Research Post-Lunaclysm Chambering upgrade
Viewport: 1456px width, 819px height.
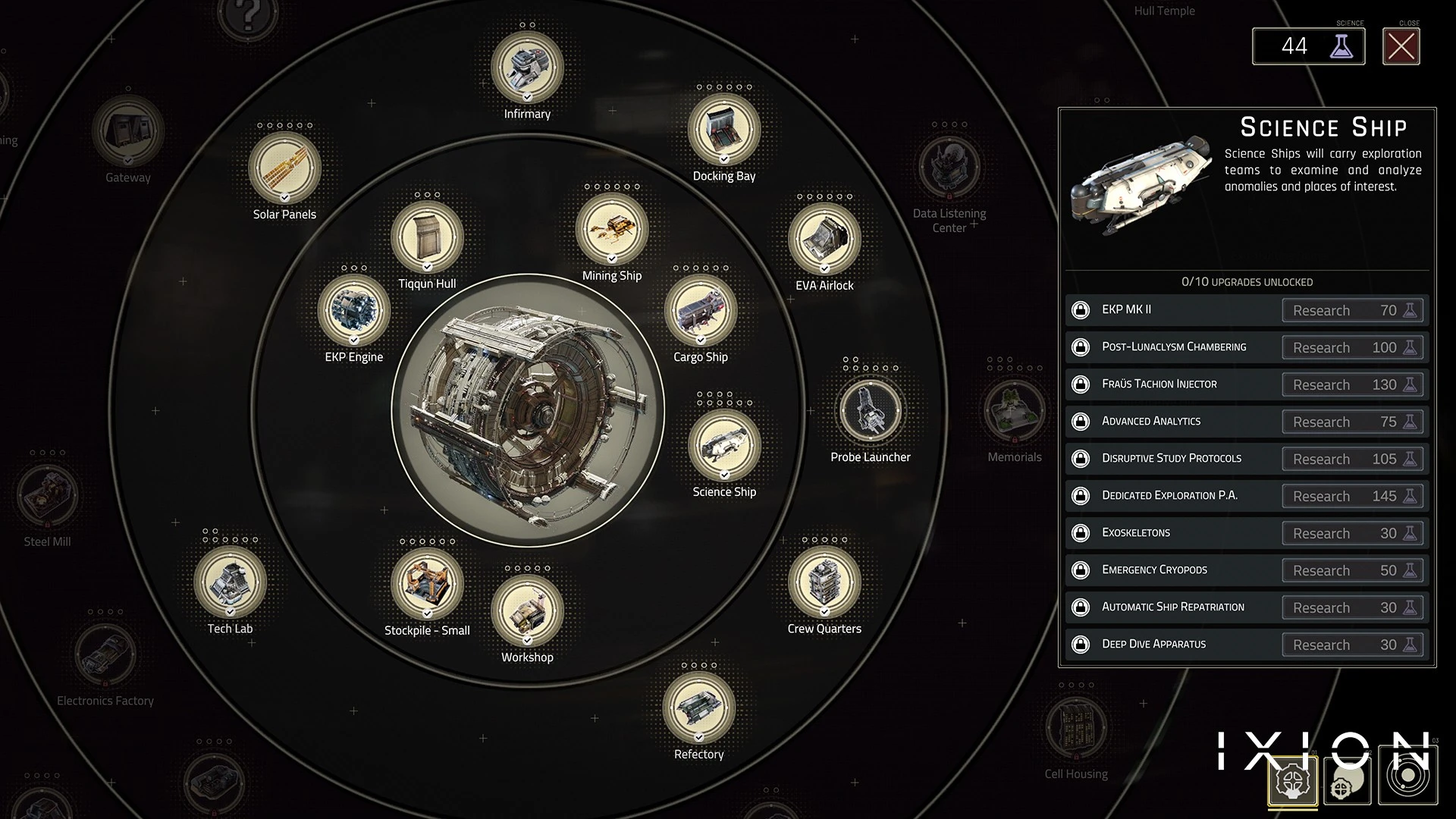[1352, 347]
